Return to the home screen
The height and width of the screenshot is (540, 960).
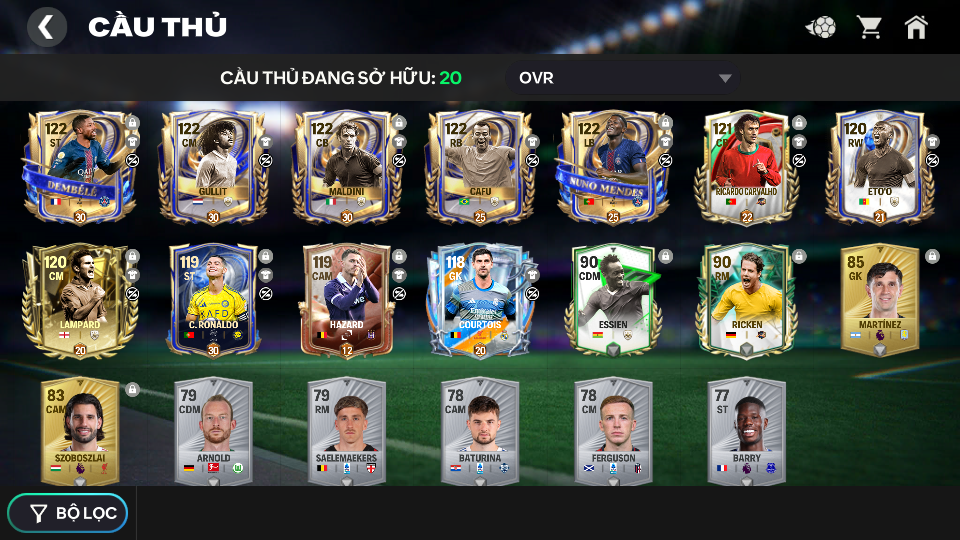pos(916,27)
